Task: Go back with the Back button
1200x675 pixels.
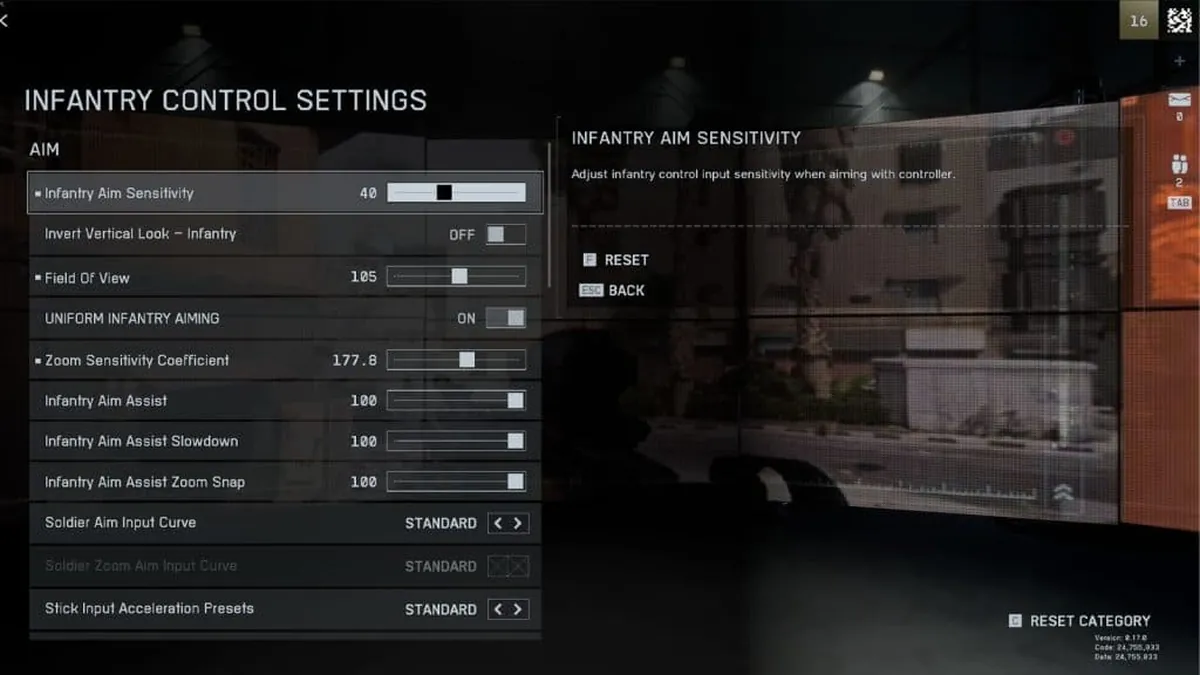Action: click(615, 291)
